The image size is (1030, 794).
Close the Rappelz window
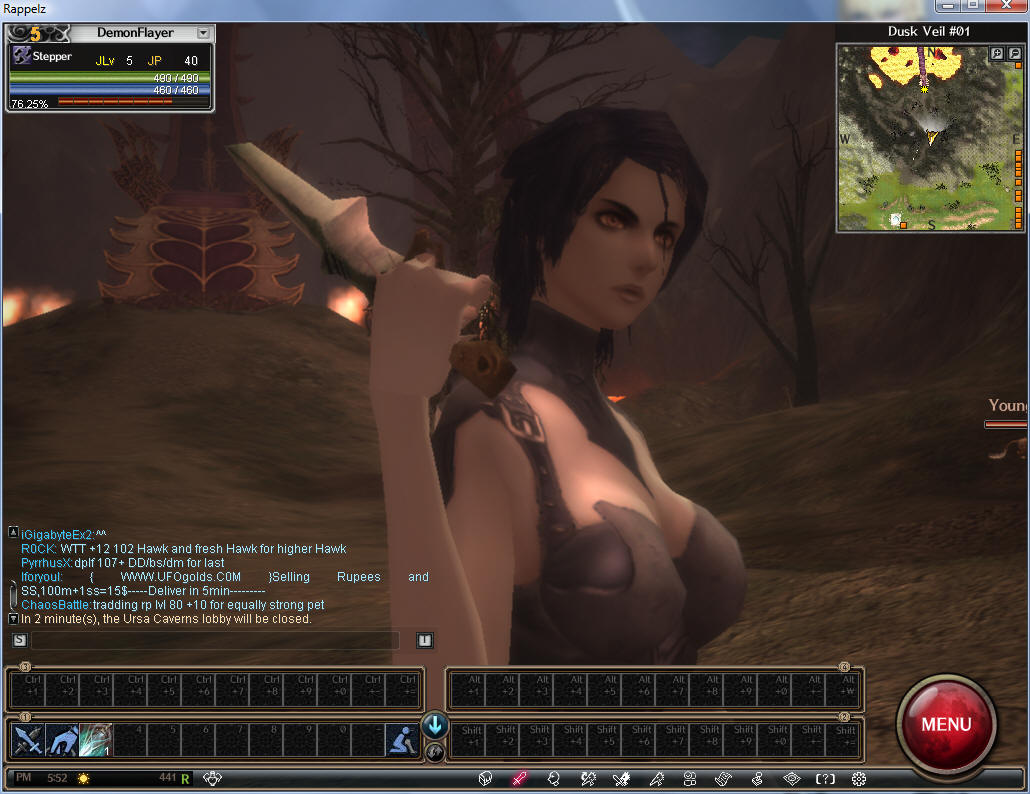click(x=1004, y=8)
